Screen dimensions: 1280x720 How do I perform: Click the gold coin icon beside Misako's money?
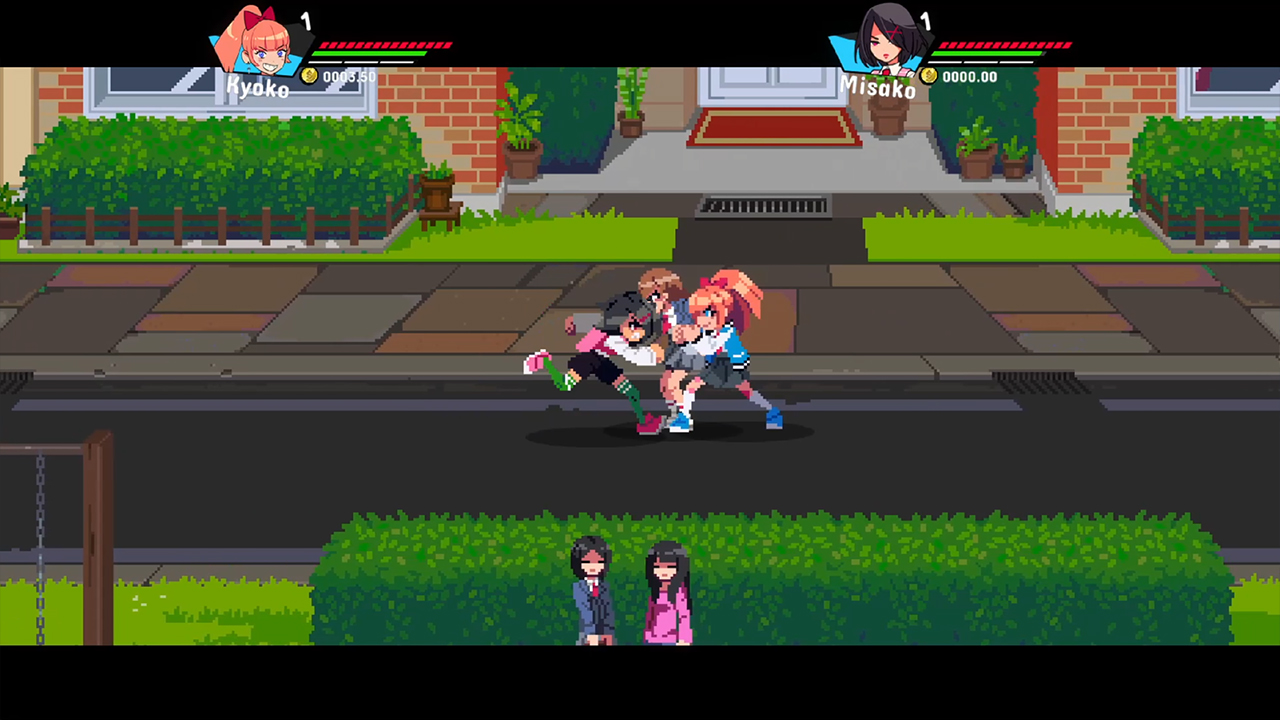(928, 76)
